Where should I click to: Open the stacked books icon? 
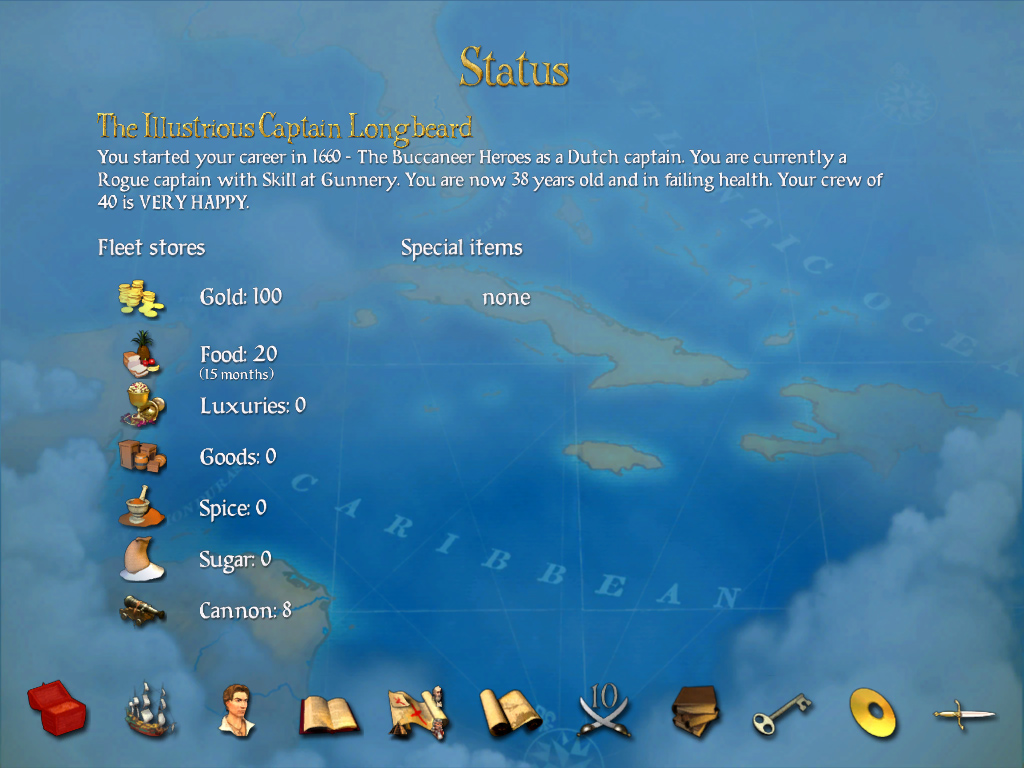[697, 711]
